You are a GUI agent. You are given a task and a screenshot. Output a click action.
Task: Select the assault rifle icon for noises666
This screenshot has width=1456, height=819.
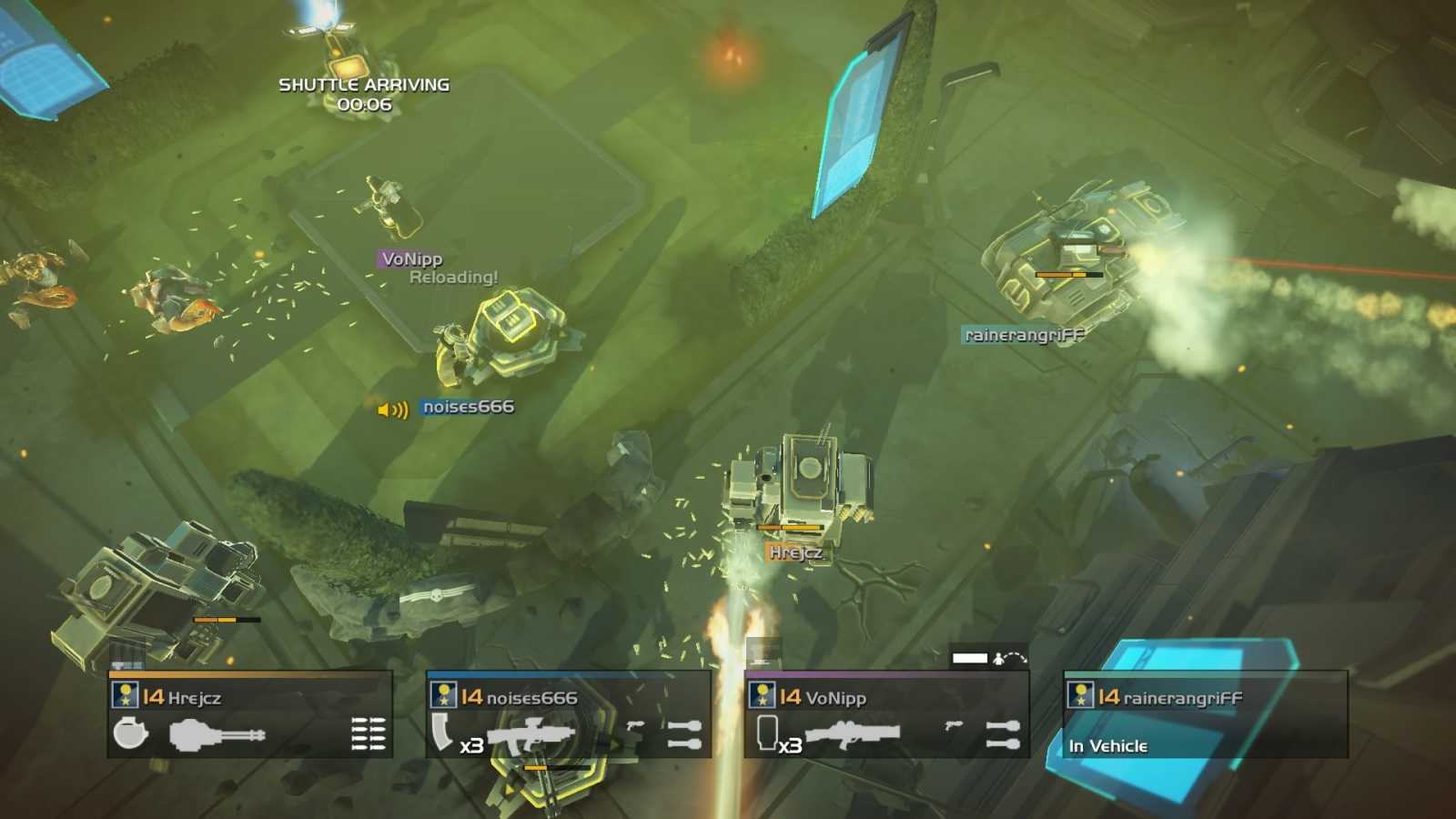(x=532, y=733)
